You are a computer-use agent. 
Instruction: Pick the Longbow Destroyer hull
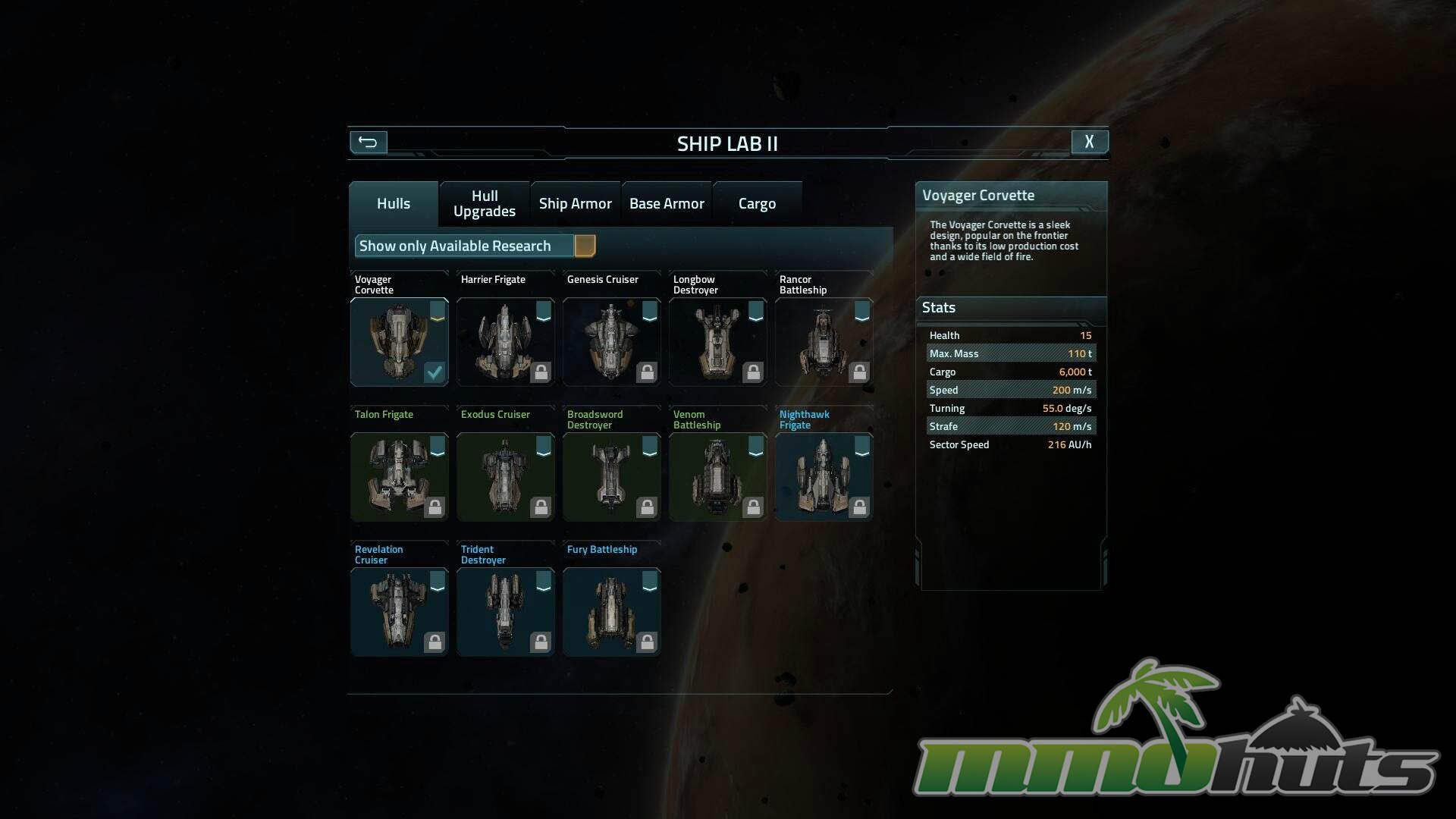coord(717,342)
